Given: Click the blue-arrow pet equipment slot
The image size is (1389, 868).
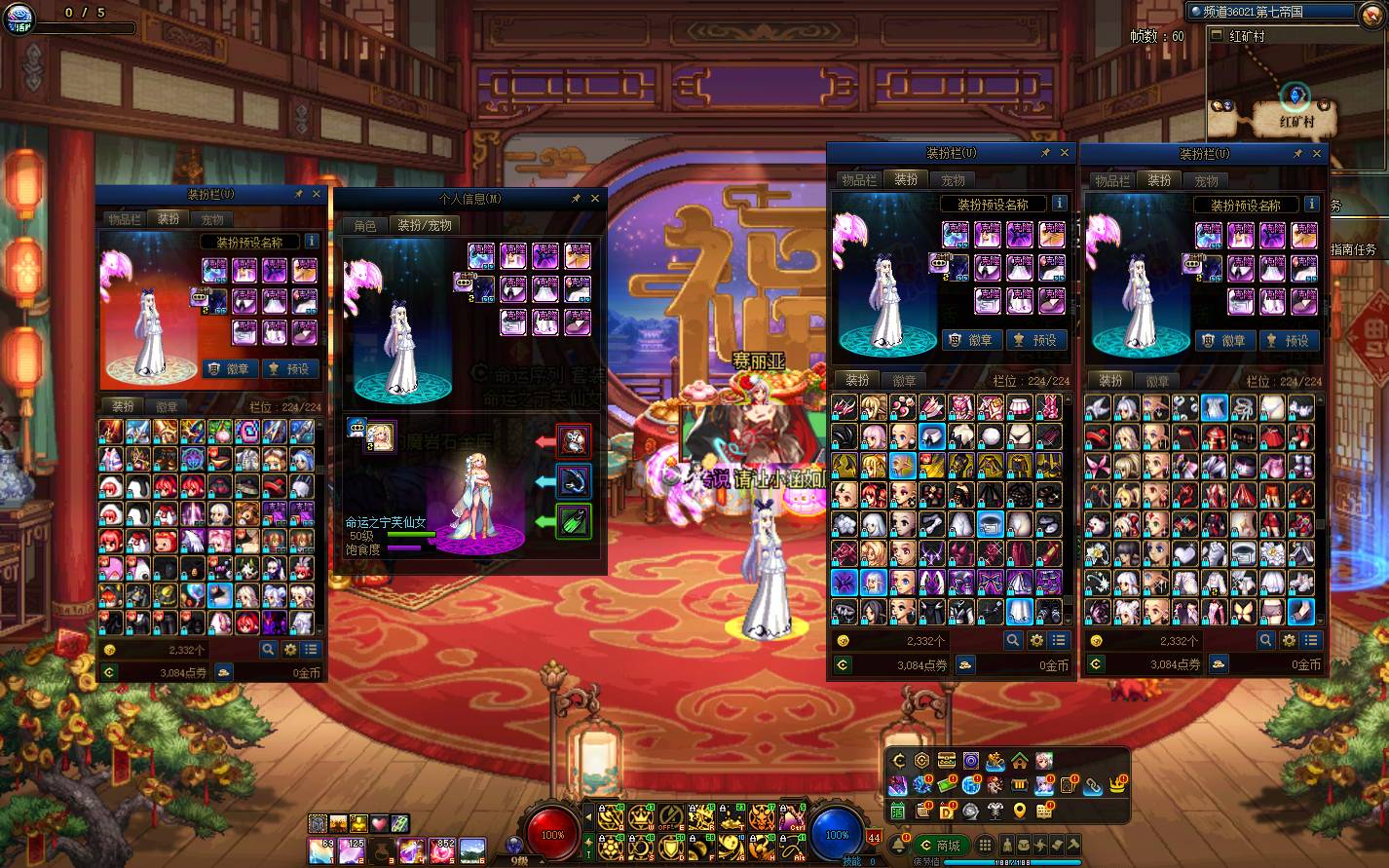Looking at the screenshot, I should pyautogui.click(x=574, y=481).
